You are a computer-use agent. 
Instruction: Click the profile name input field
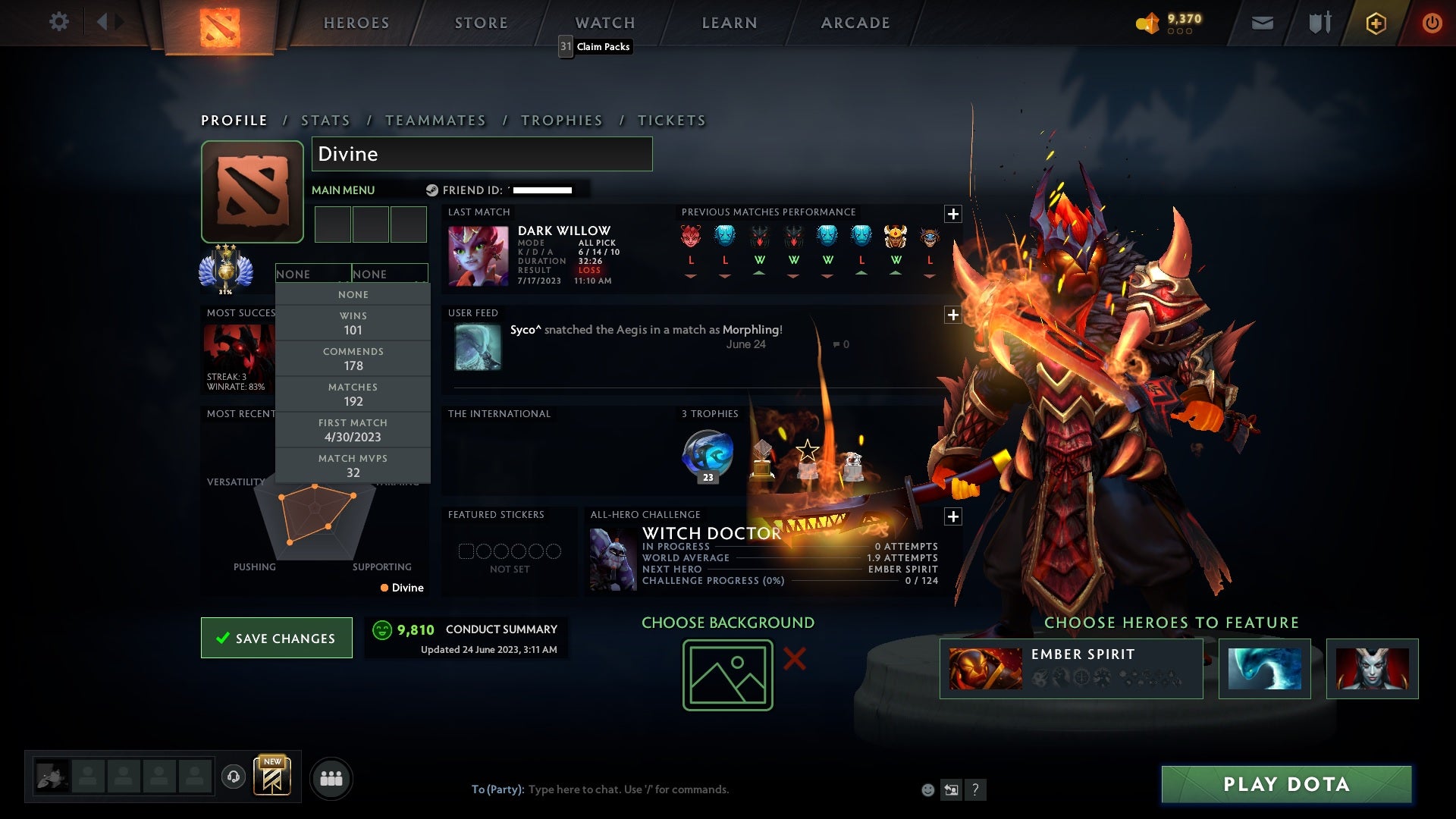pyautogui.click(x=482, y=153)
